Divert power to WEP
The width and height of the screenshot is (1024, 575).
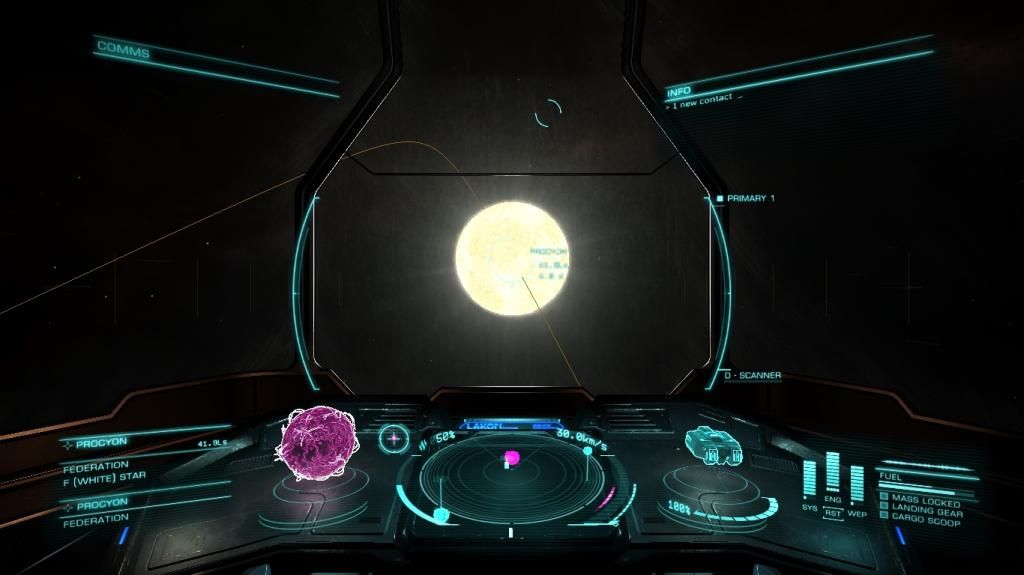click(857, 514)
